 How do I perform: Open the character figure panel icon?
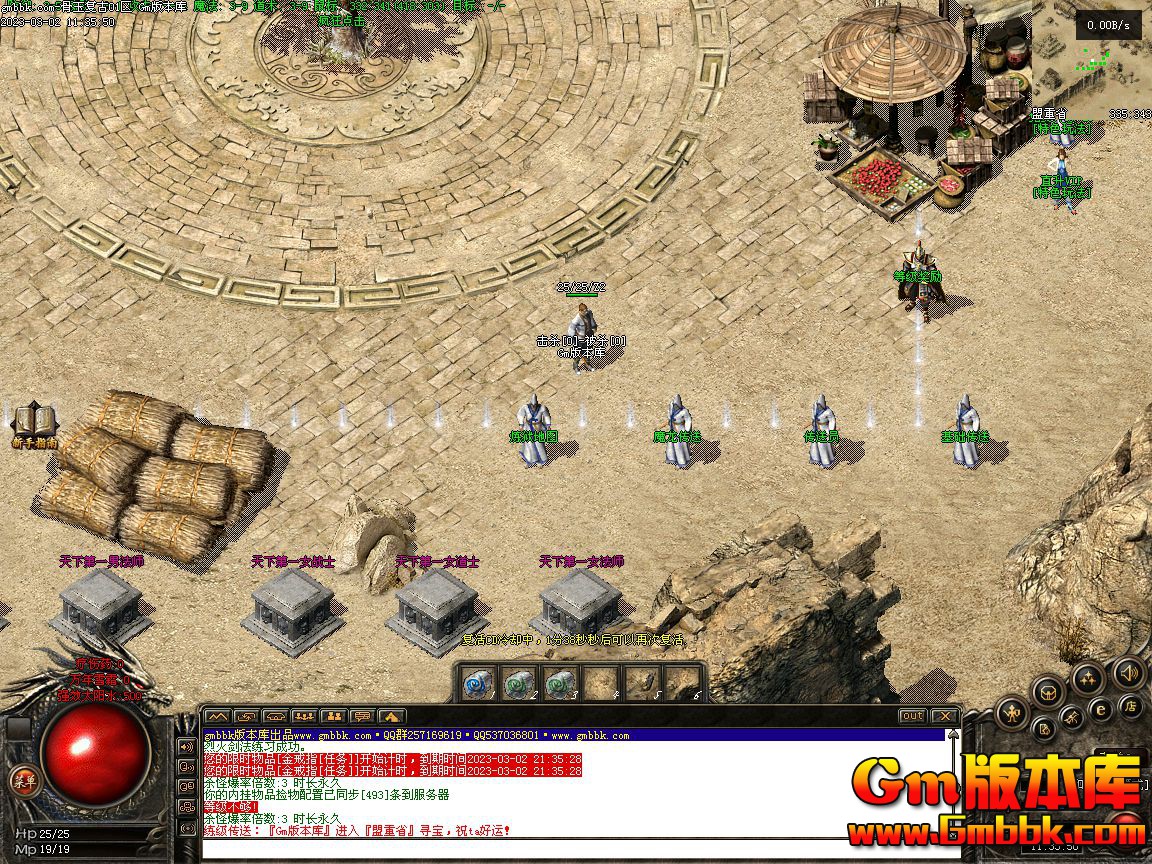point(1014,713)
